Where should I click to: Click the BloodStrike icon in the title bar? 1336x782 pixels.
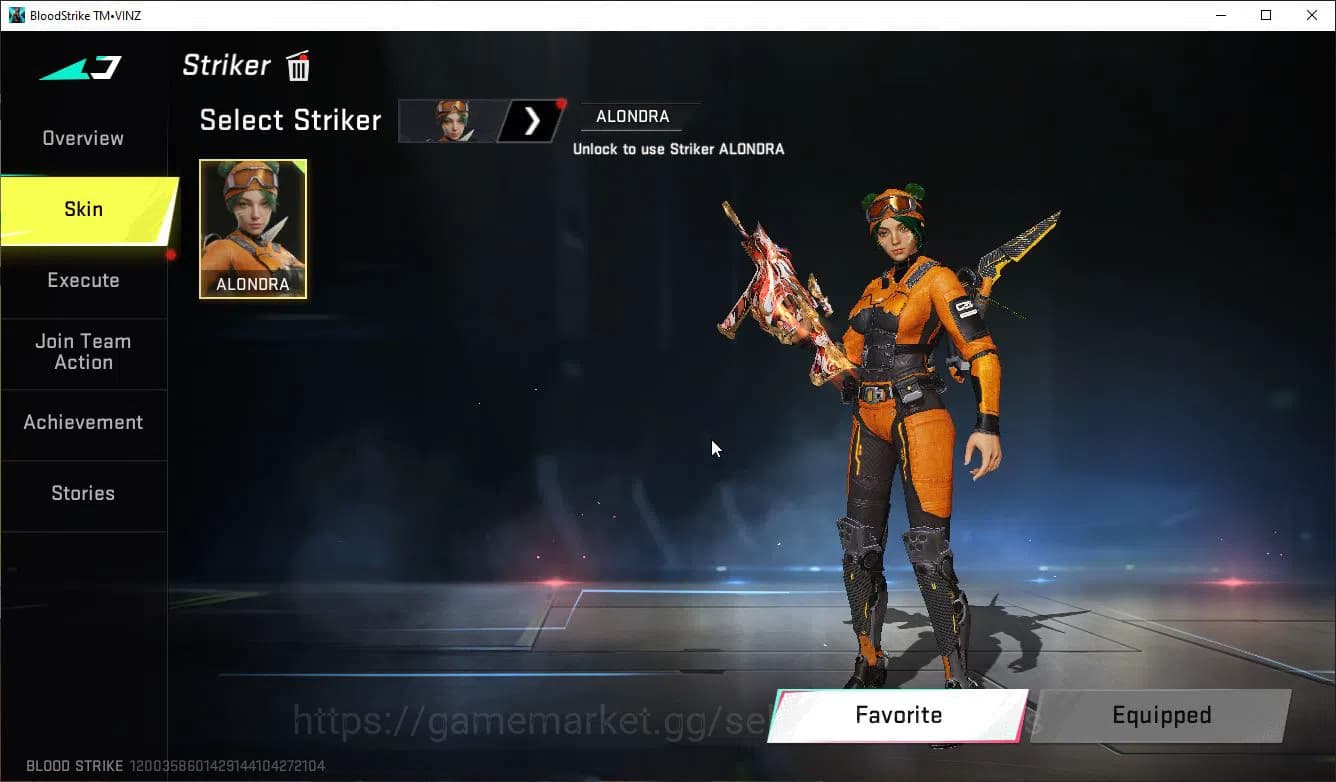[x=15, y=14]
